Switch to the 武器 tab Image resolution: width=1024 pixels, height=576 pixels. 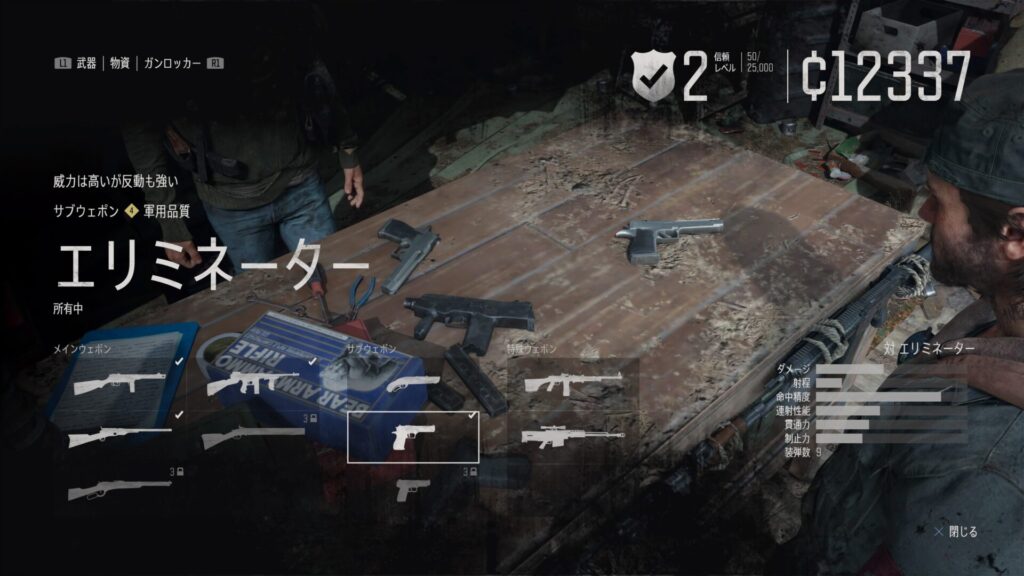click(x=86, y=63)
